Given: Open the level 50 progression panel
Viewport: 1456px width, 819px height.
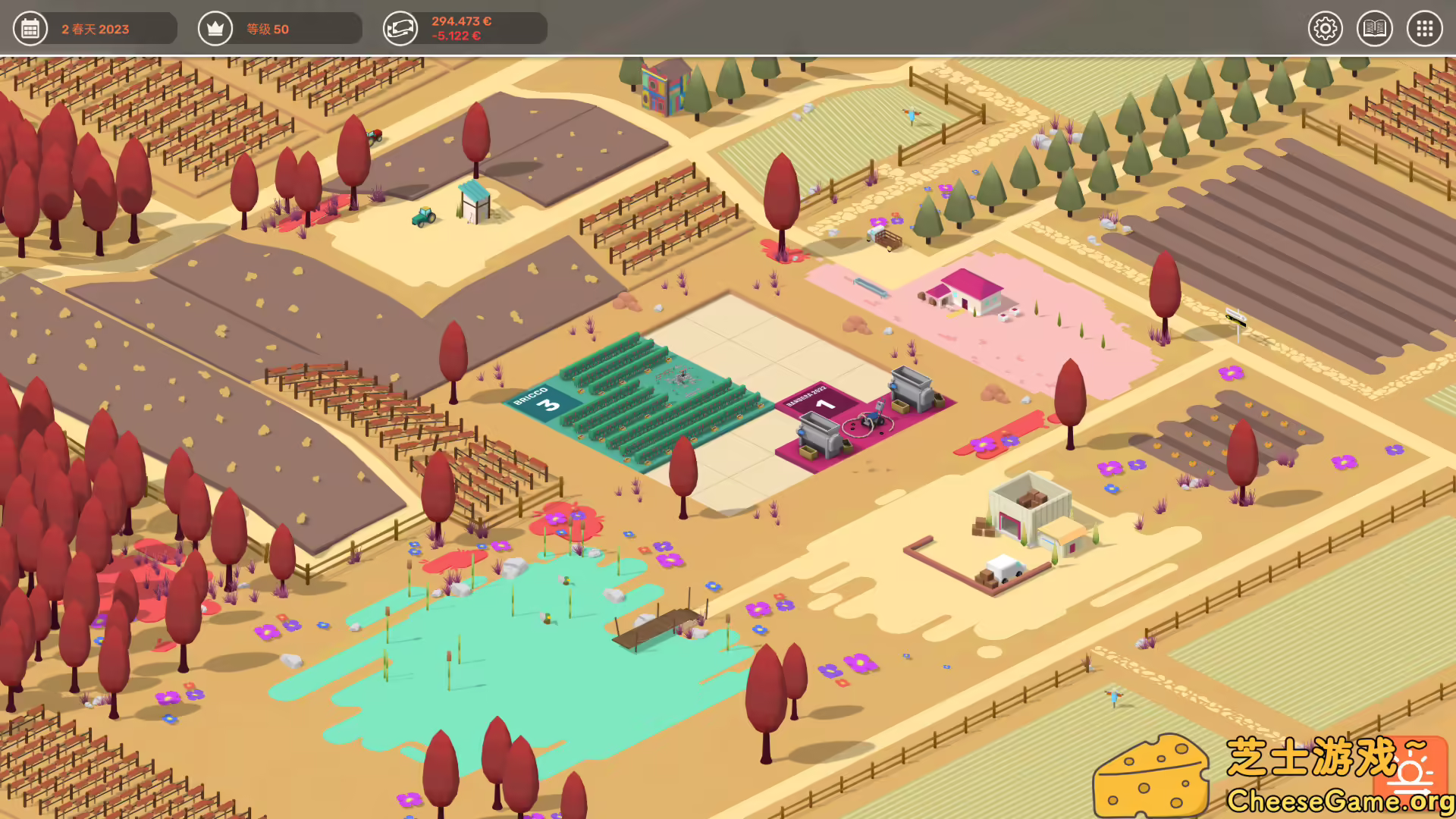Looking at the screenshot, I should [x=215, y=28].
